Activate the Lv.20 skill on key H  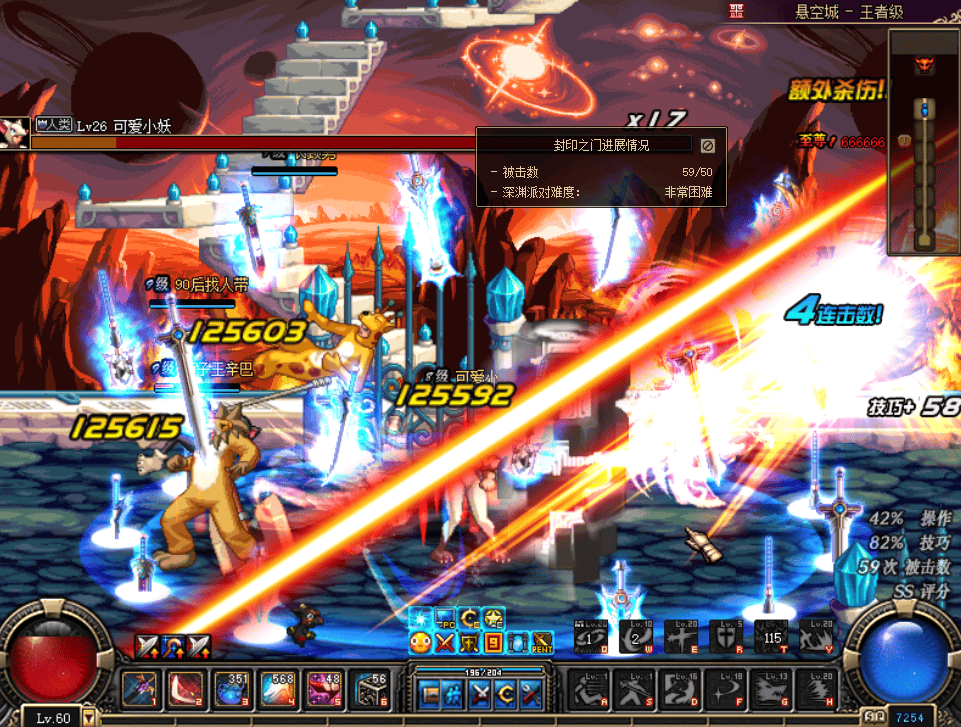(x=816, y=689)
